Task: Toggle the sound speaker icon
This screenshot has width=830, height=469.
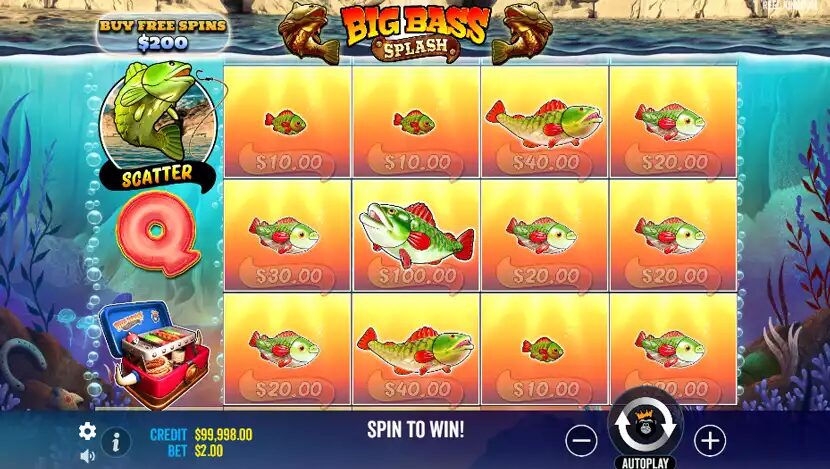Action: (x=87, y=456)
